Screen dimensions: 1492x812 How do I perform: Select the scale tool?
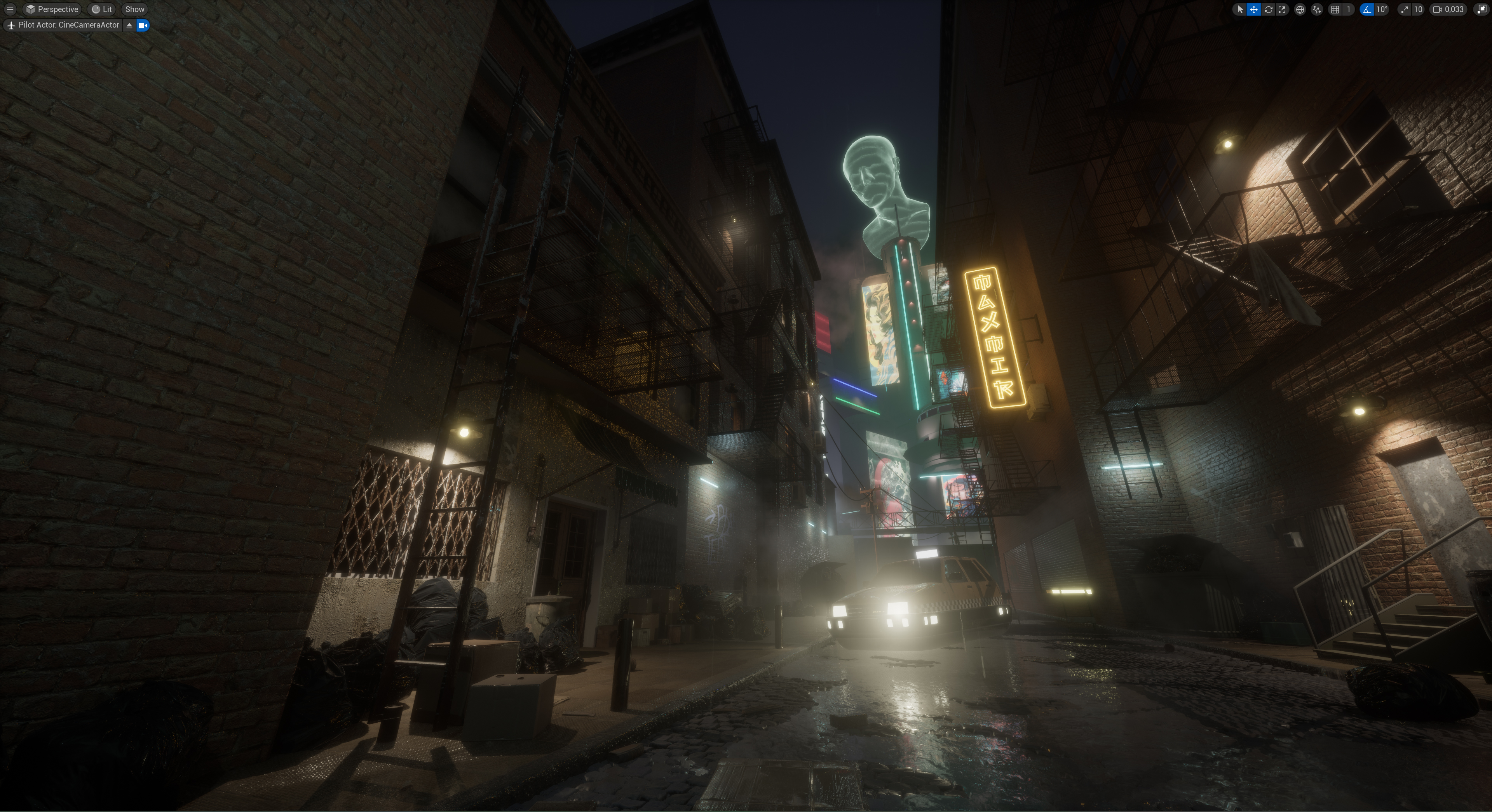tap(1282, 9)
